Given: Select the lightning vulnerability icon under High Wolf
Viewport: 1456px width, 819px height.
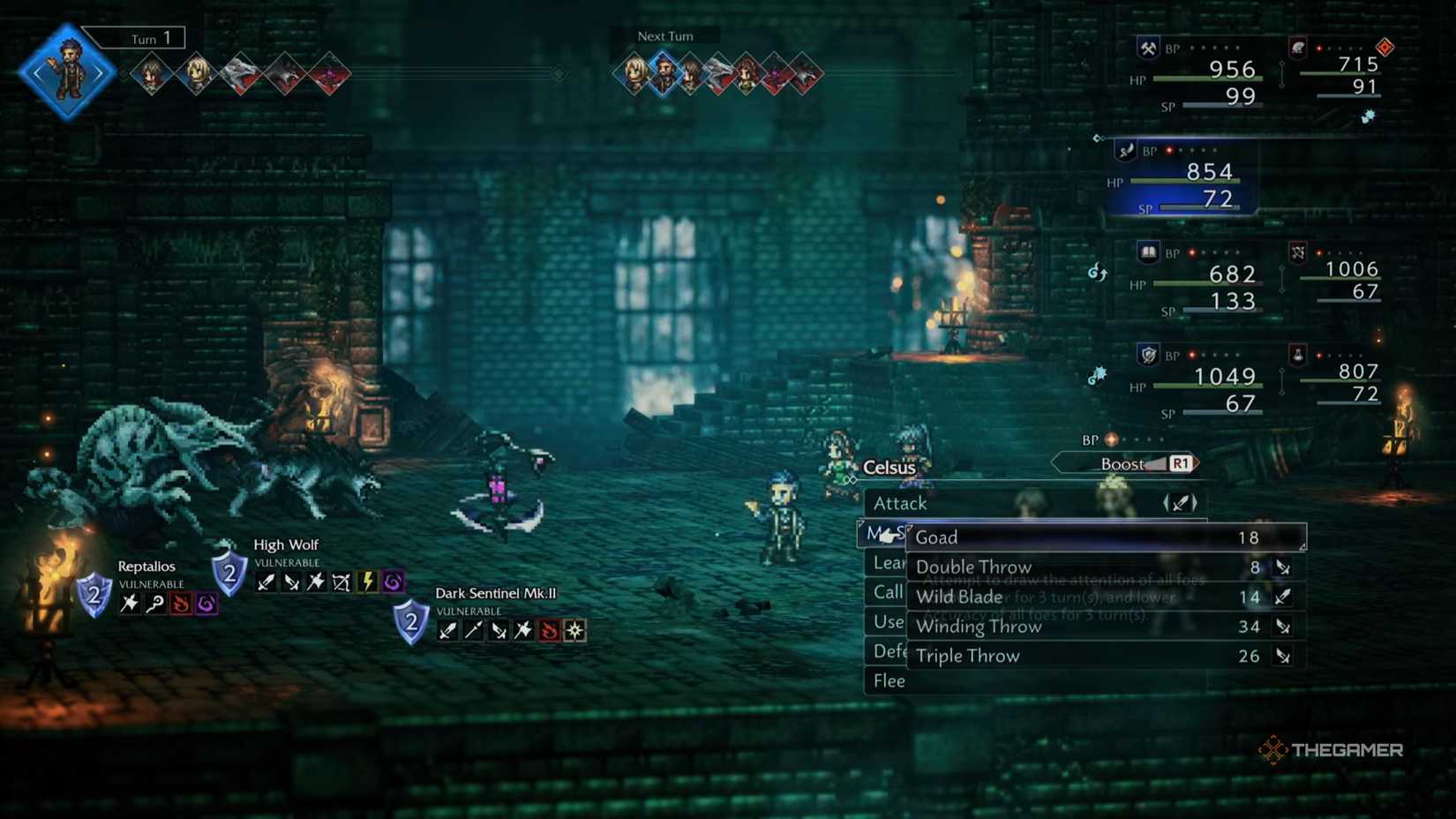Looking at the screenshot, I should pyautogui.click(x=368, y=582).
